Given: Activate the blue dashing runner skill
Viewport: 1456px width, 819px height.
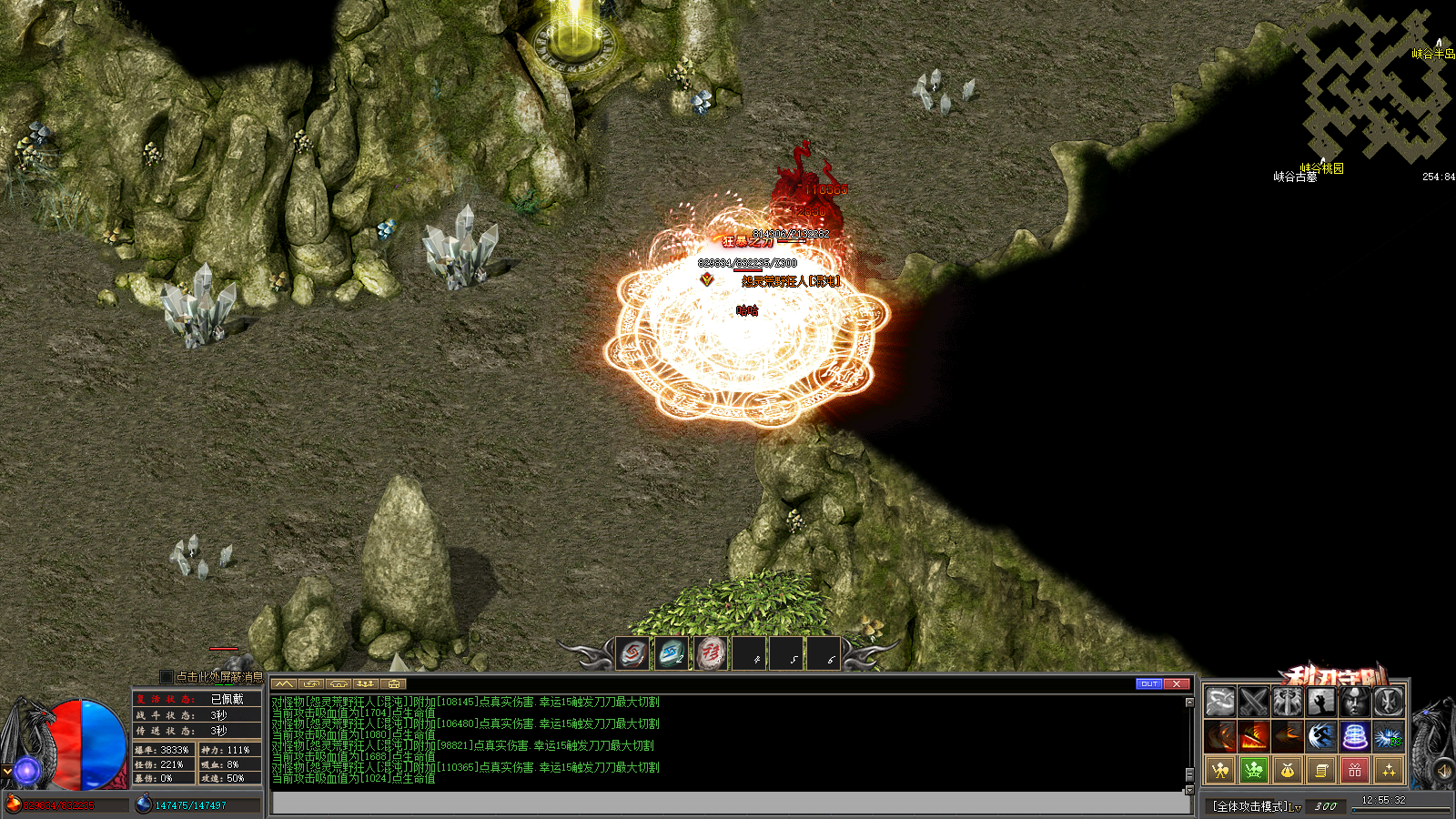Looking at the screenshot, I should click(1320, 735).
